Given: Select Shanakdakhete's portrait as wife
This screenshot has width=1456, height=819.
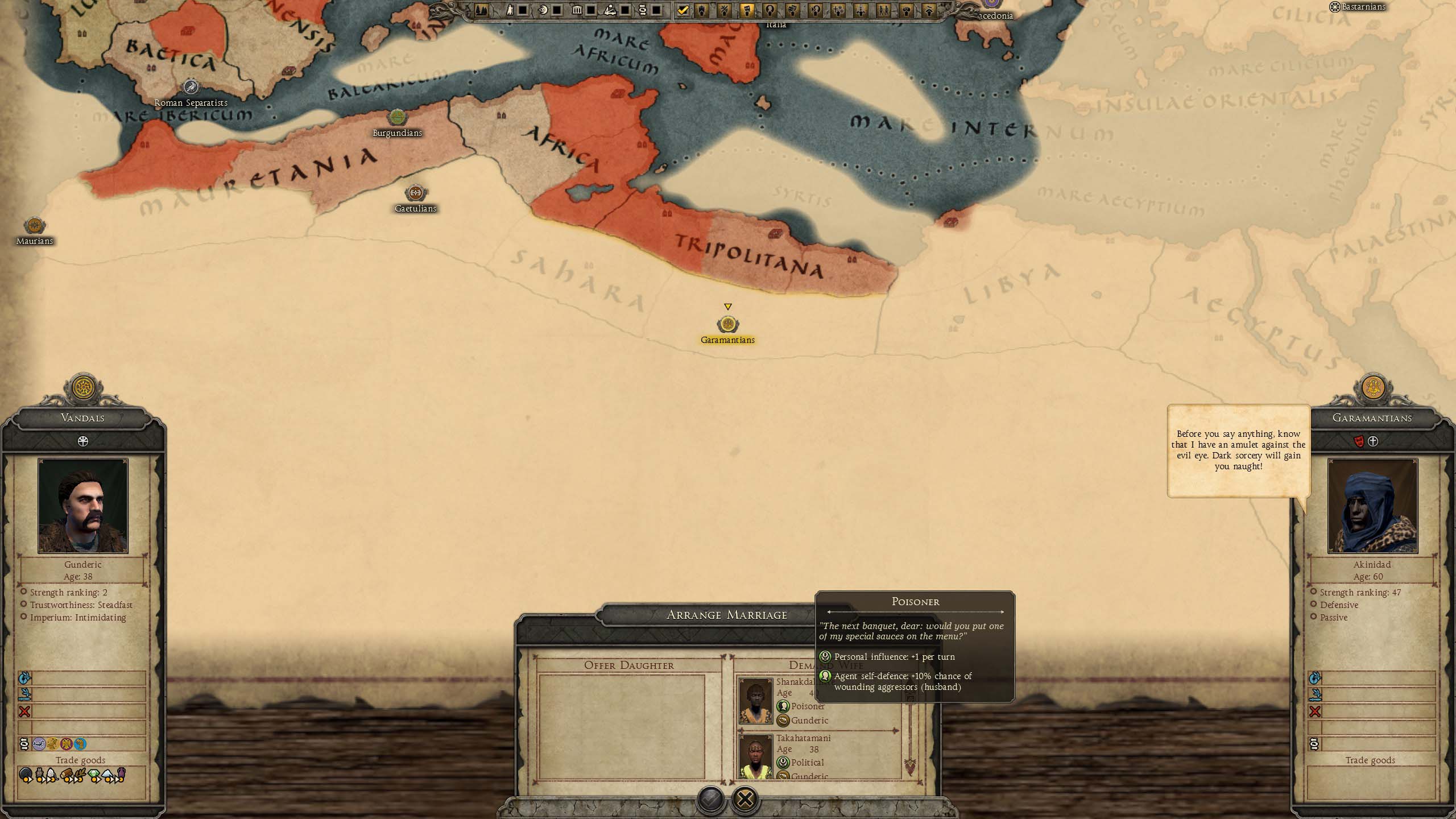Looking at the screenshot, I should [755, 701].
